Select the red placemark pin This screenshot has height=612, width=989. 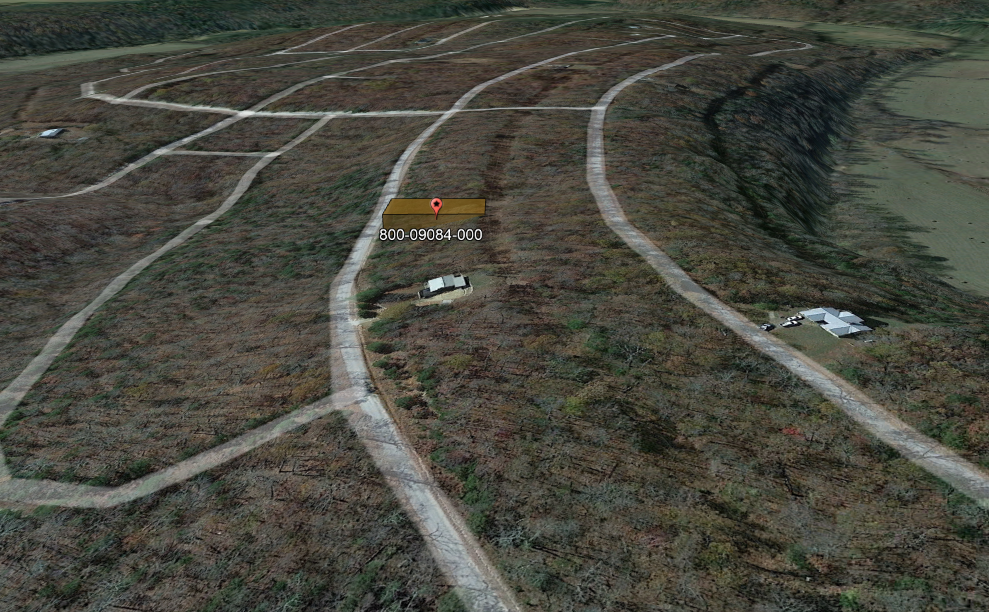[436, 206]
